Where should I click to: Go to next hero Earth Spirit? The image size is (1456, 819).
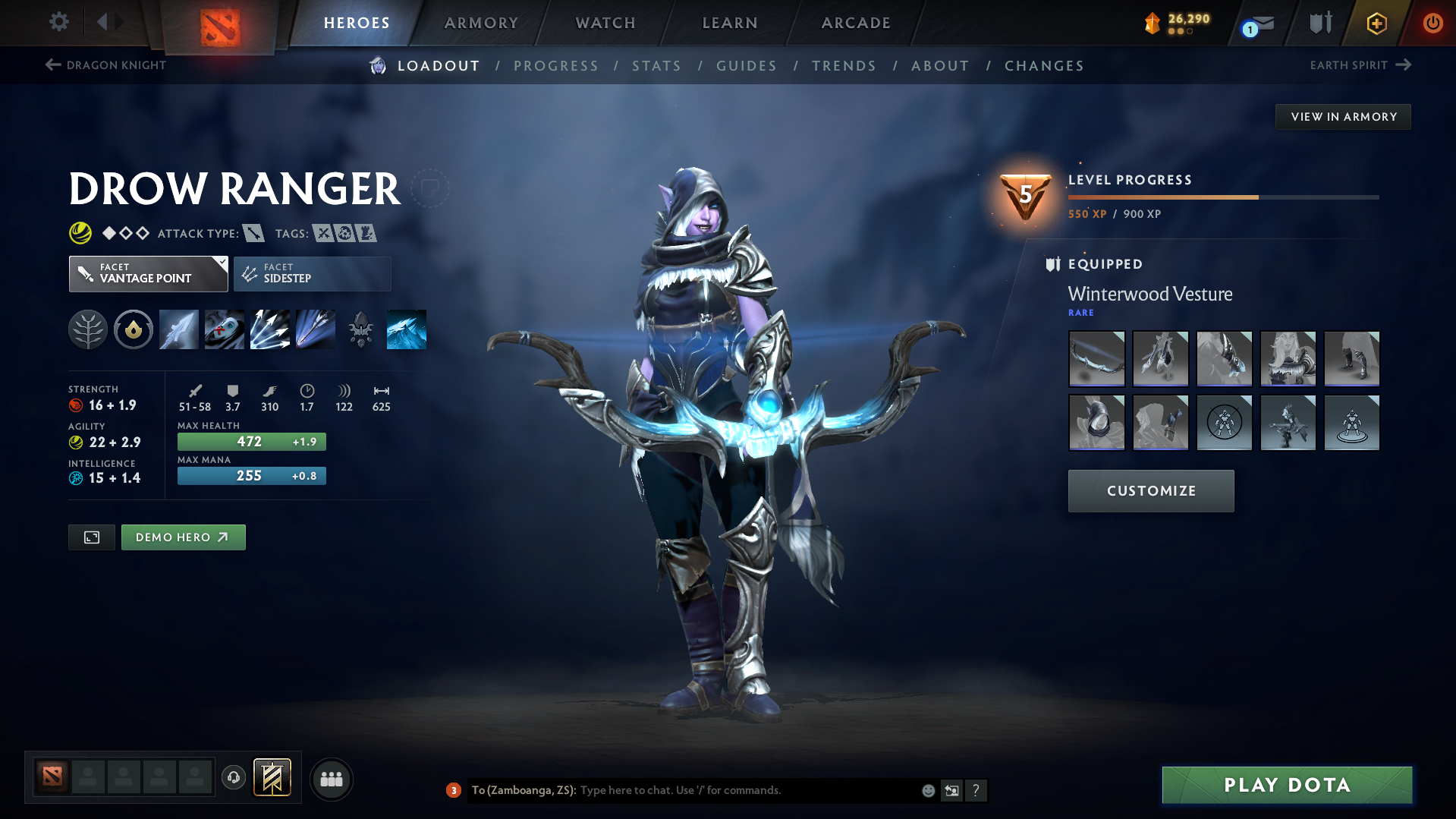1360,65
